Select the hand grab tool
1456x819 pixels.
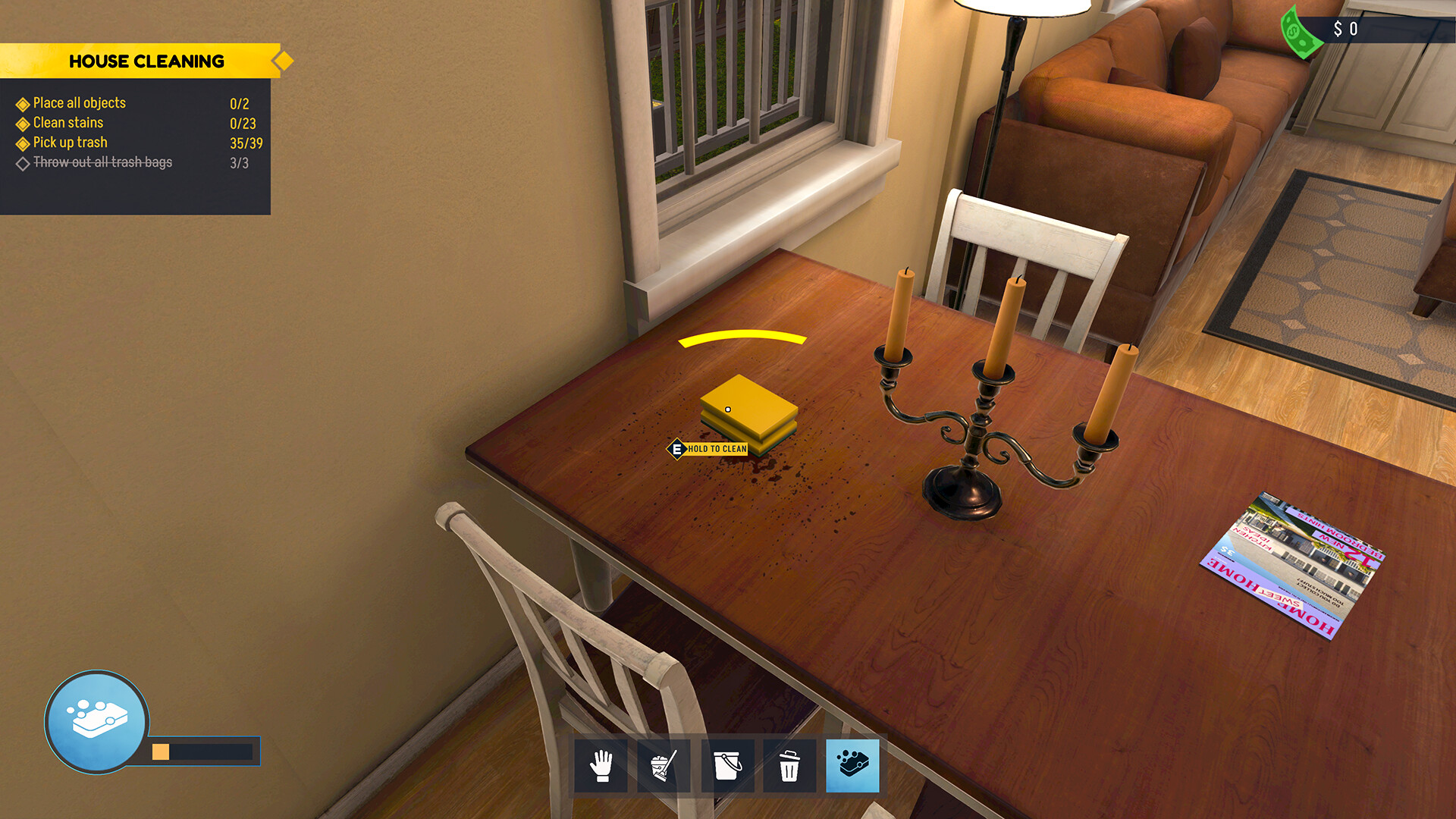(601, 765)
